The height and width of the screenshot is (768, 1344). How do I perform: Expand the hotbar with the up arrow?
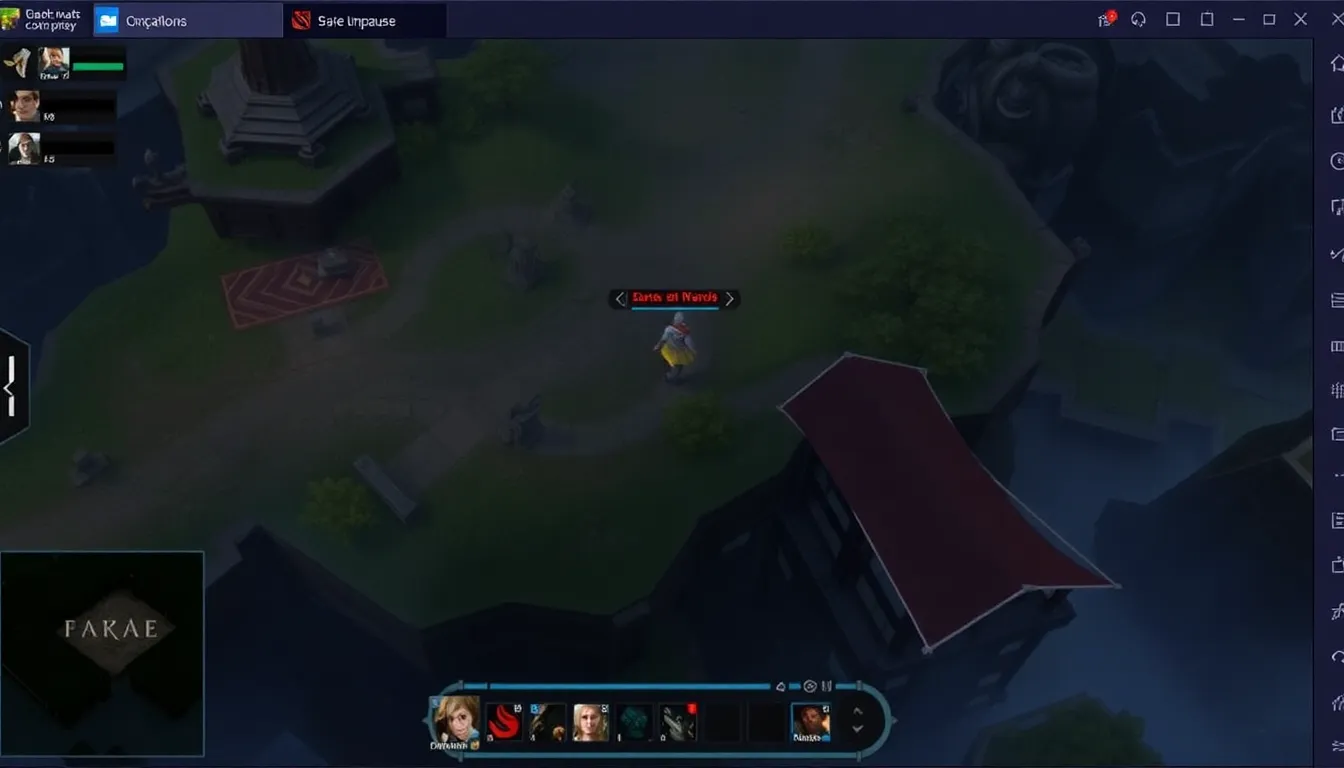pyautogui.click(x=857, y=712)
